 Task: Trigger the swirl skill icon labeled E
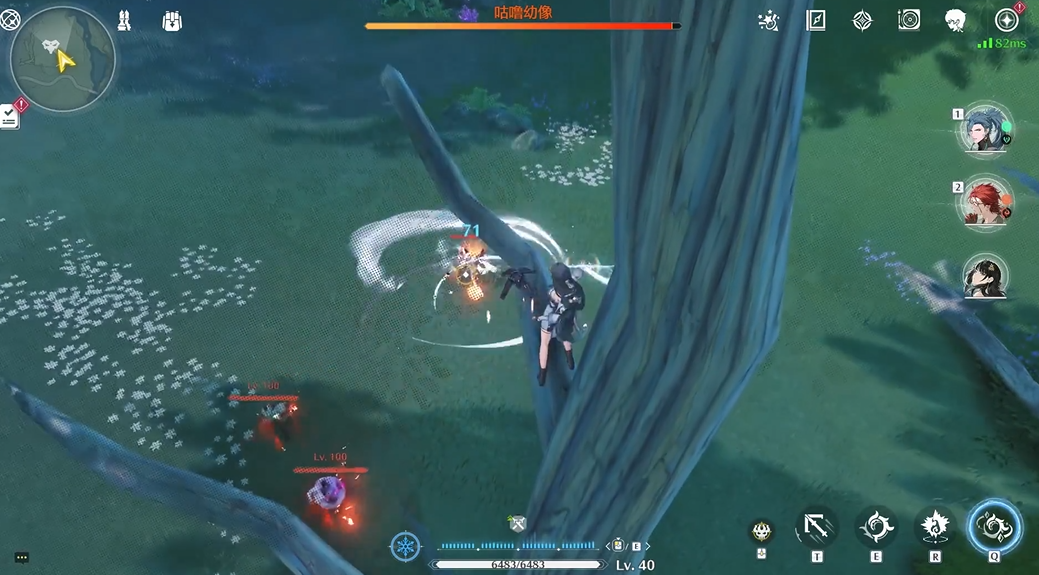876,527
